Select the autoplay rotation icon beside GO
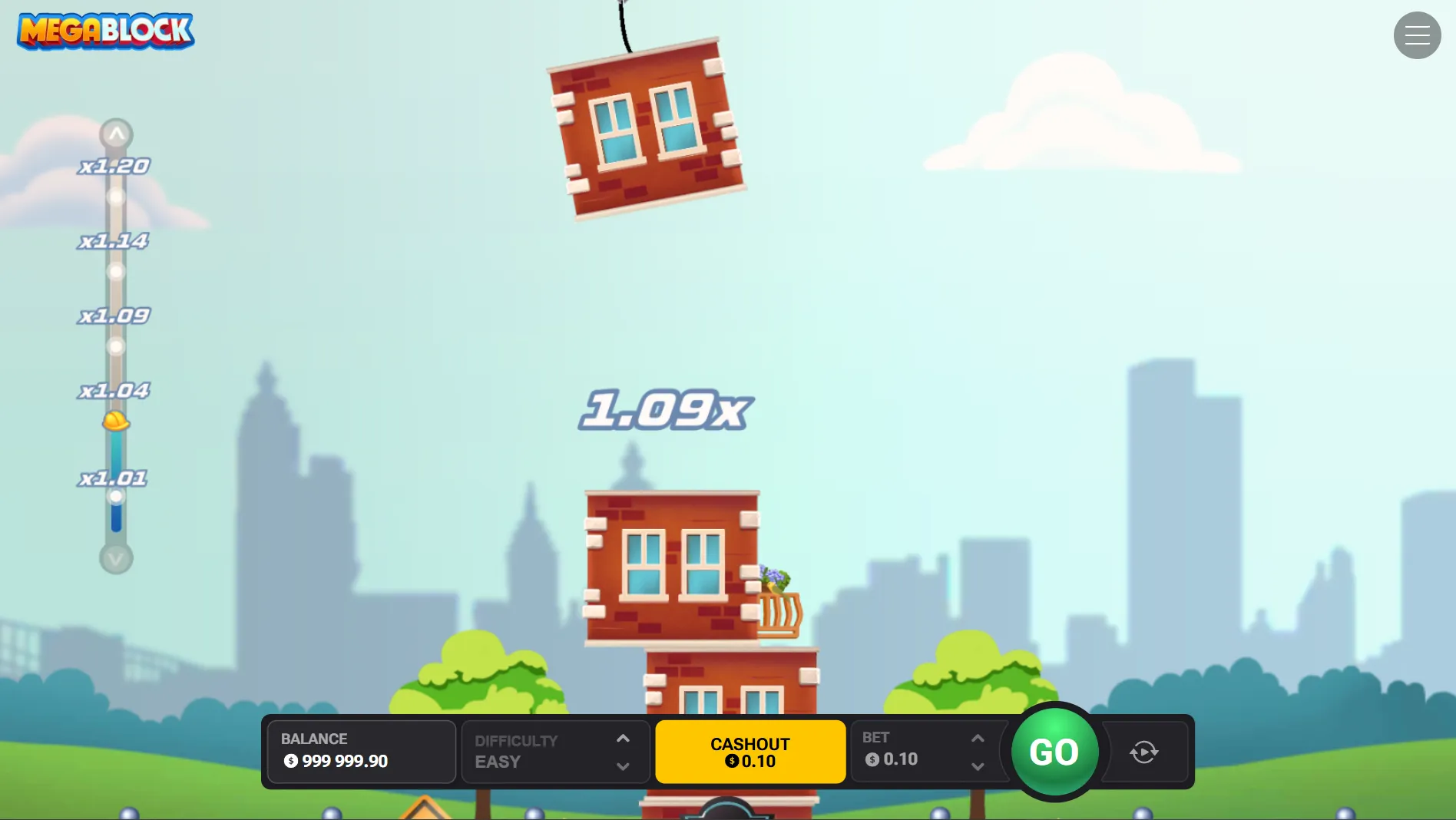The height and width of the screenshot is (820, 1456). [x=1145, y=752]
